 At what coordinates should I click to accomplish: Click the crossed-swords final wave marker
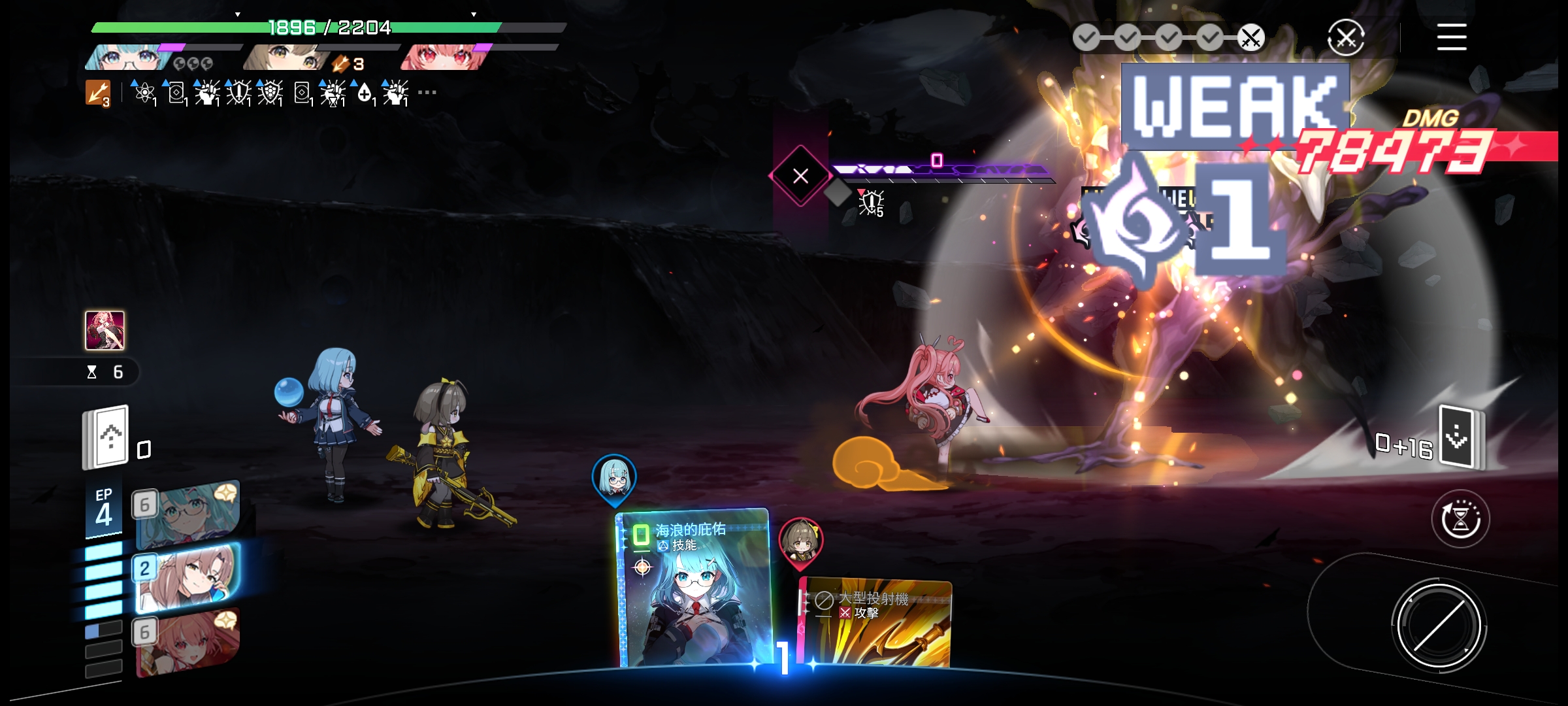click(1250, 38)
